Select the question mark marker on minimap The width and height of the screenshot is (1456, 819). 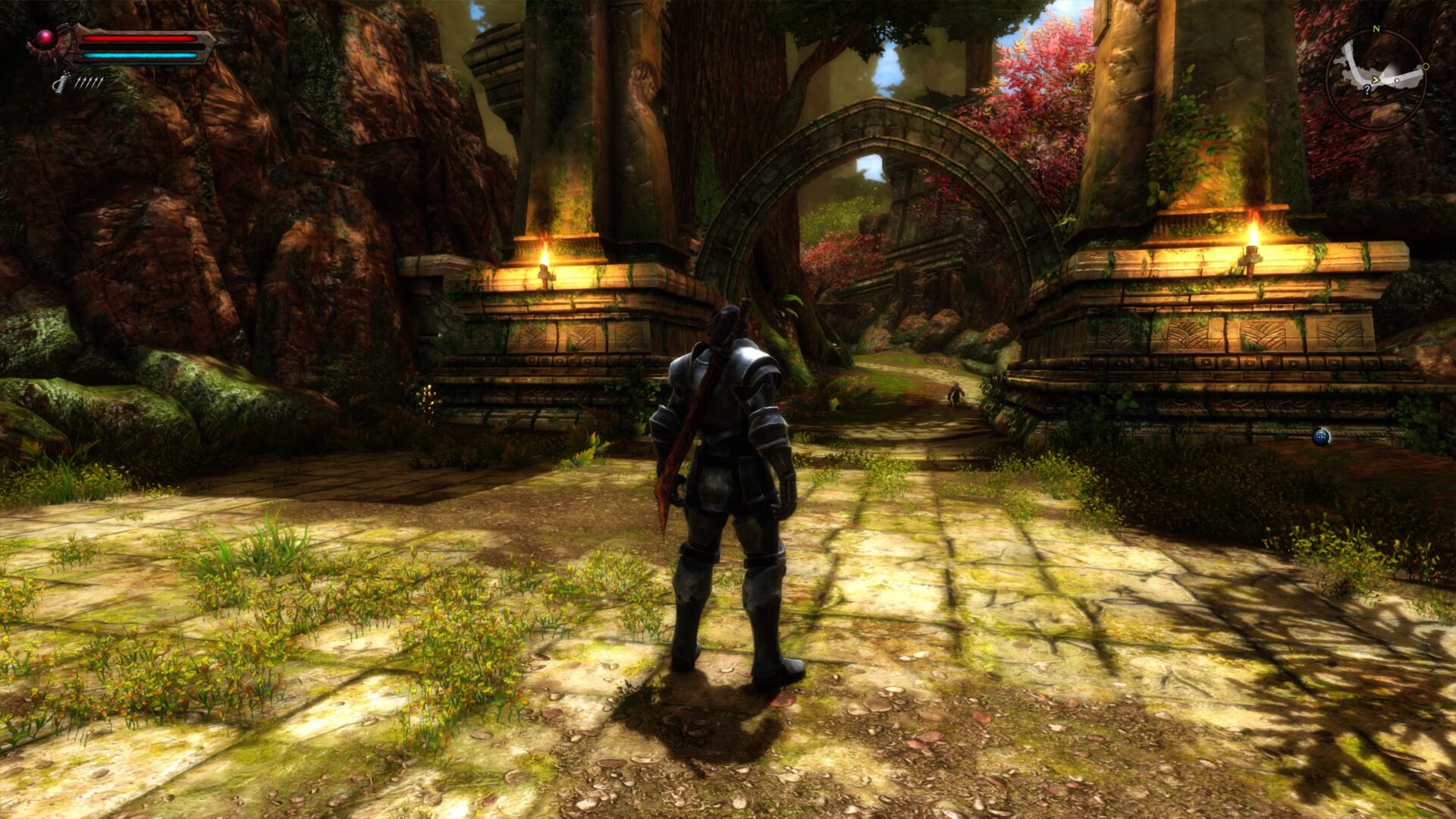[1367, 89]
